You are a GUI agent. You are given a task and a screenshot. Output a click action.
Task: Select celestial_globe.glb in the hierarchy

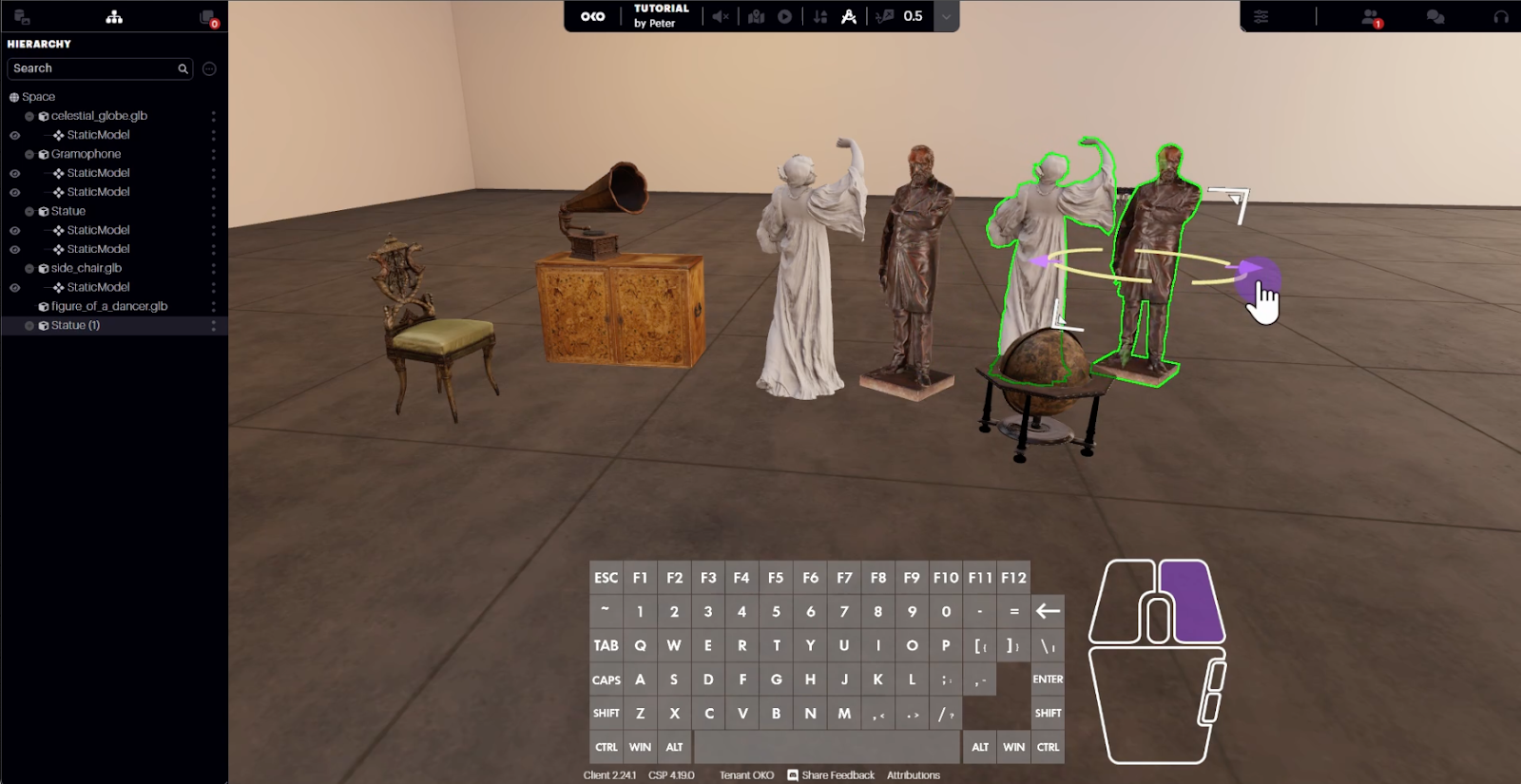coord(99,116)
